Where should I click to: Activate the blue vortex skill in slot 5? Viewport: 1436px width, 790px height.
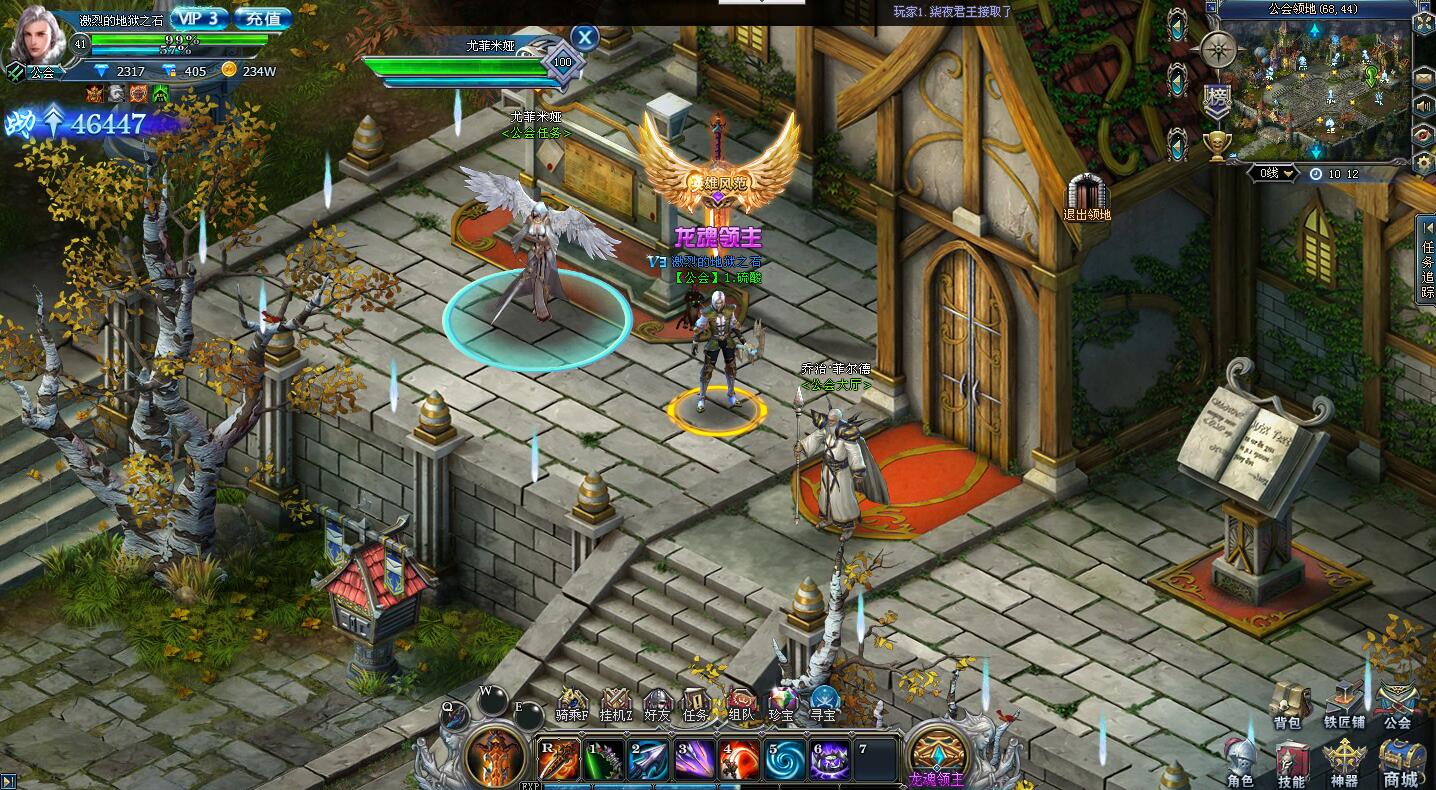[785, 760]
